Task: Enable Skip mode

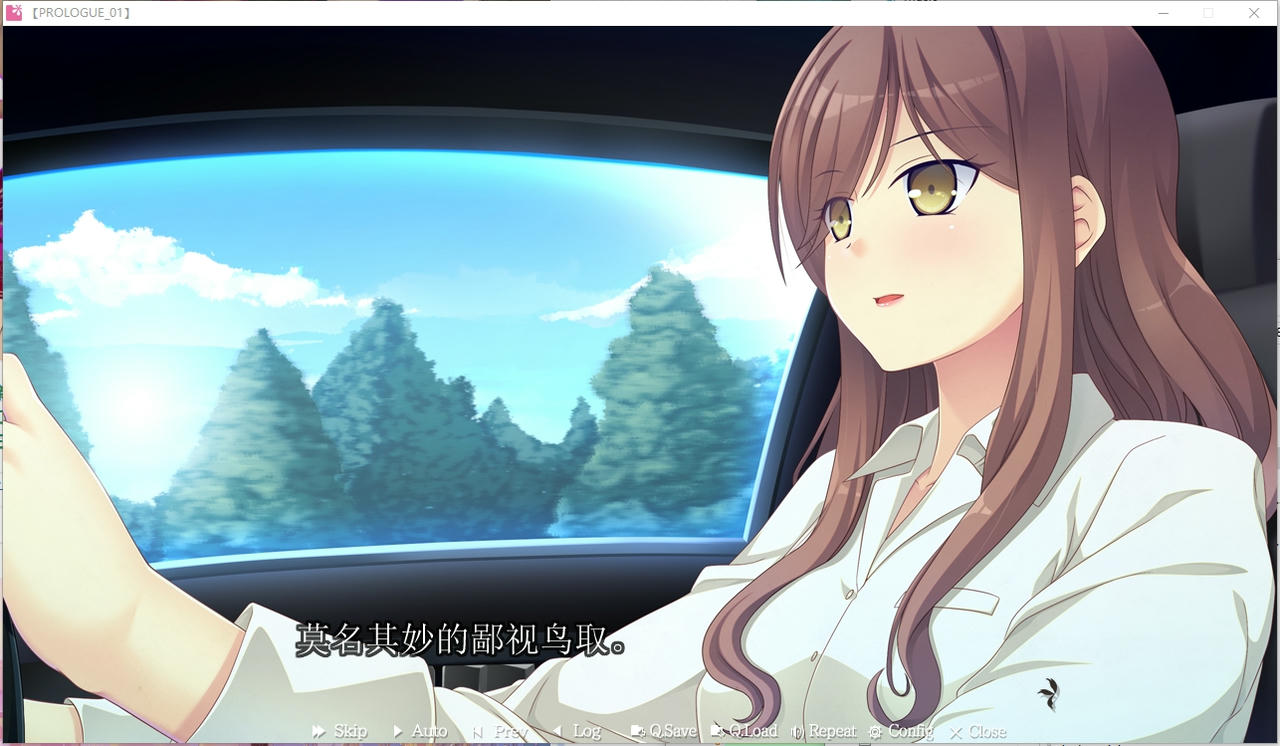Action: click(x=339, y=731)
